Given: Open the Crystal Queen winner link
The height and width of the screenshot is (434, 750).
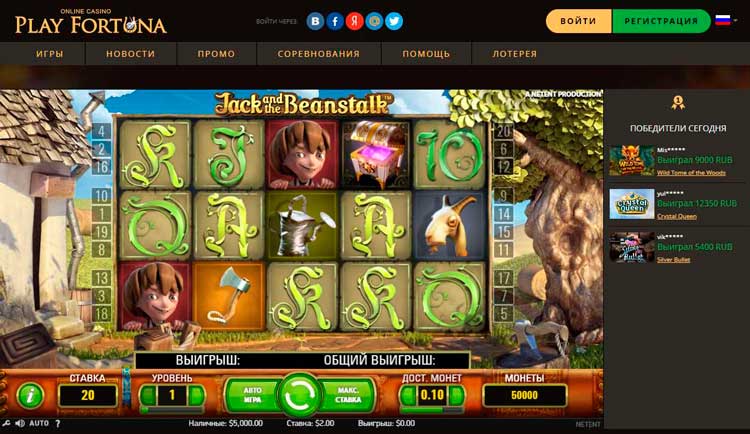Looking at the screenshot, I should (677, 215).
